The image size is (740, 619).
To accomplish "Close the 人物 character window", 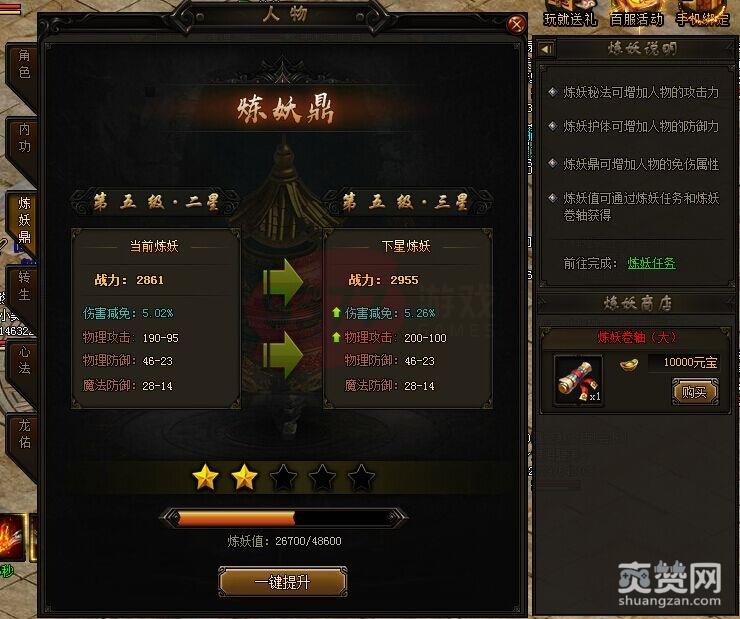I will (x=516, y=25).
